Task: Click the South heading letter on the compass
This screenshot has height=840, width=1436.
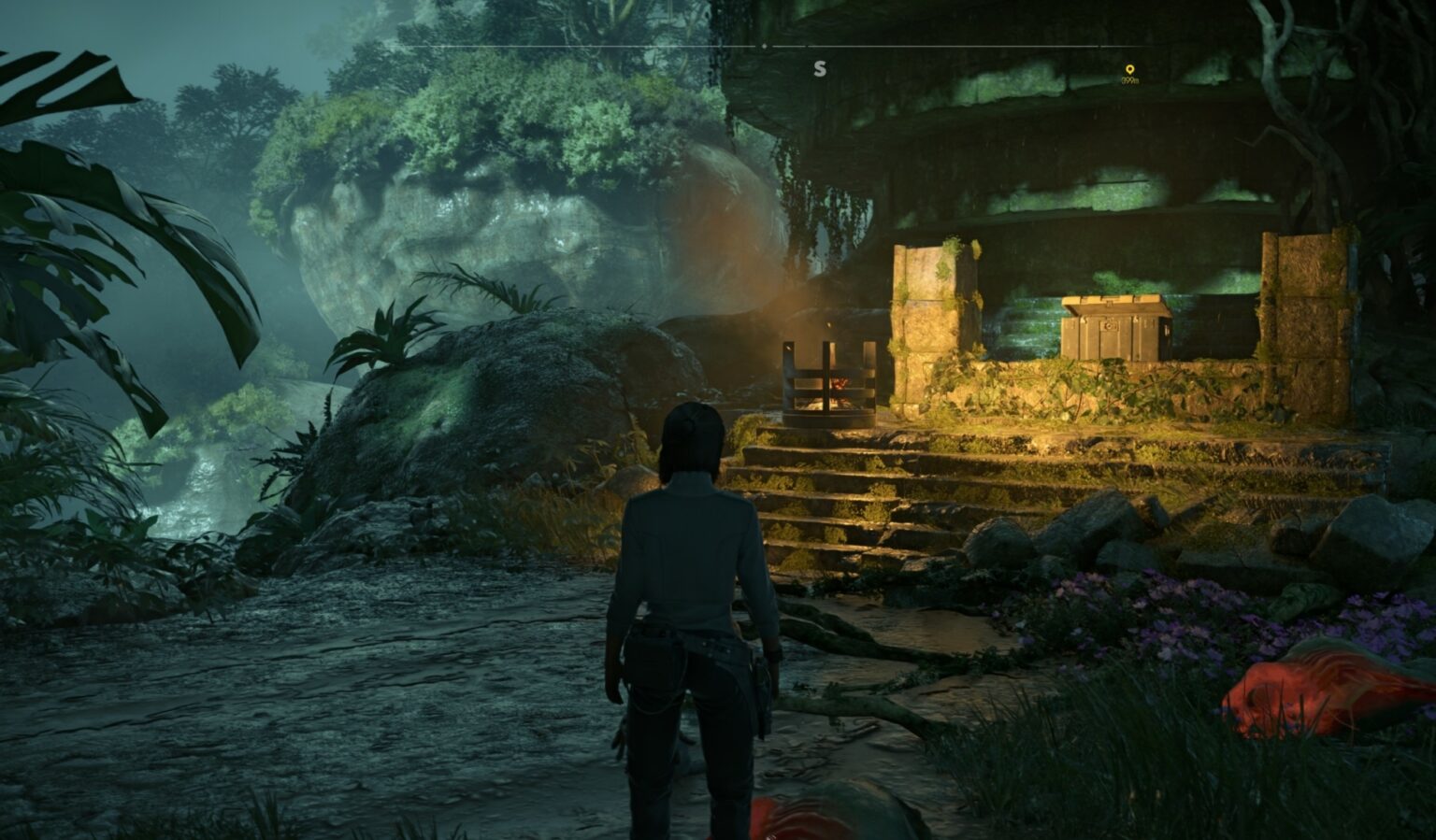Action: coord(820,69)
